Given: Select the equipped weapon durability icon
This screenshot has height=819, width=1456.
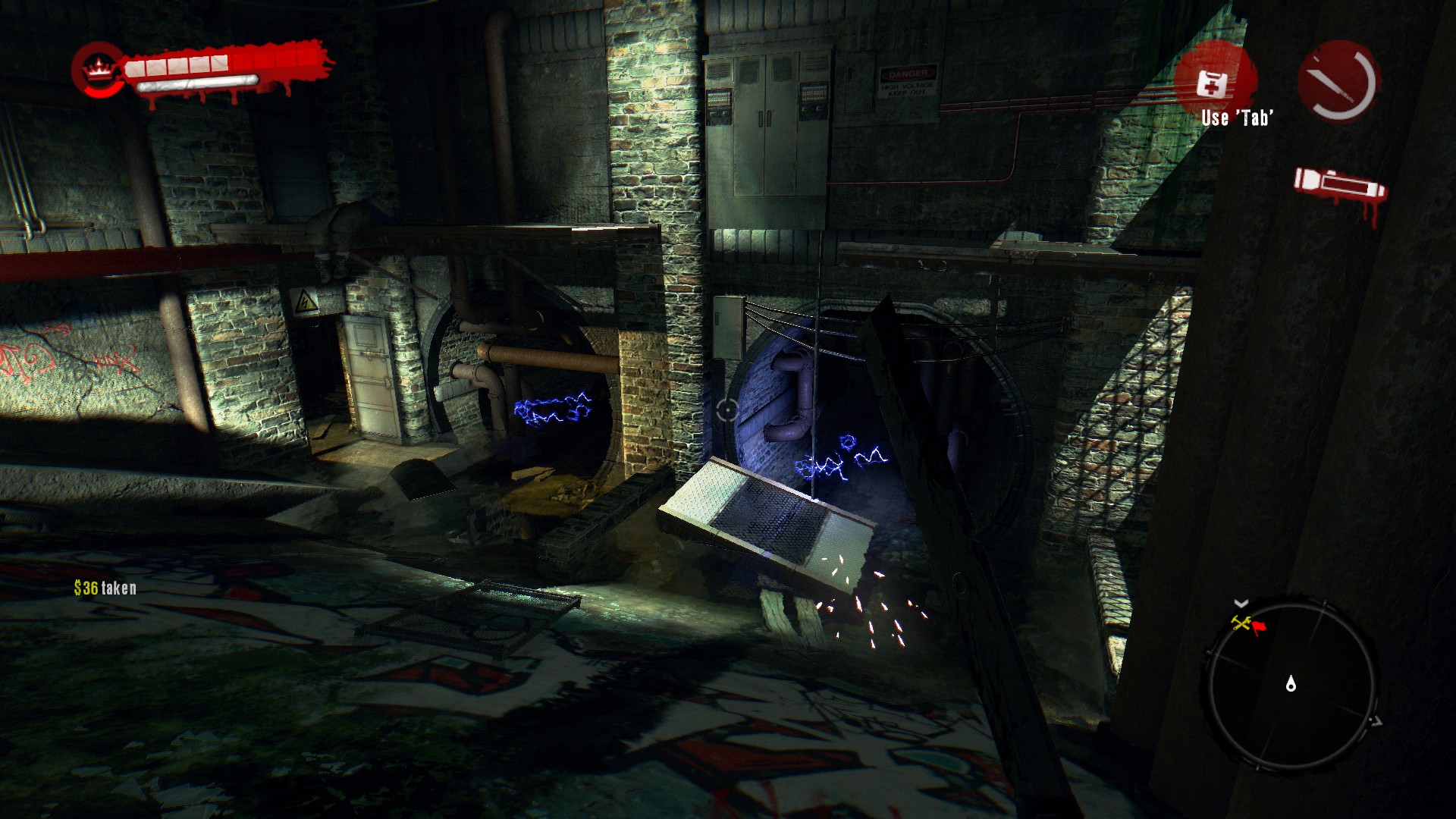Looking at the screenshot, I should (x=1338, y=81).
